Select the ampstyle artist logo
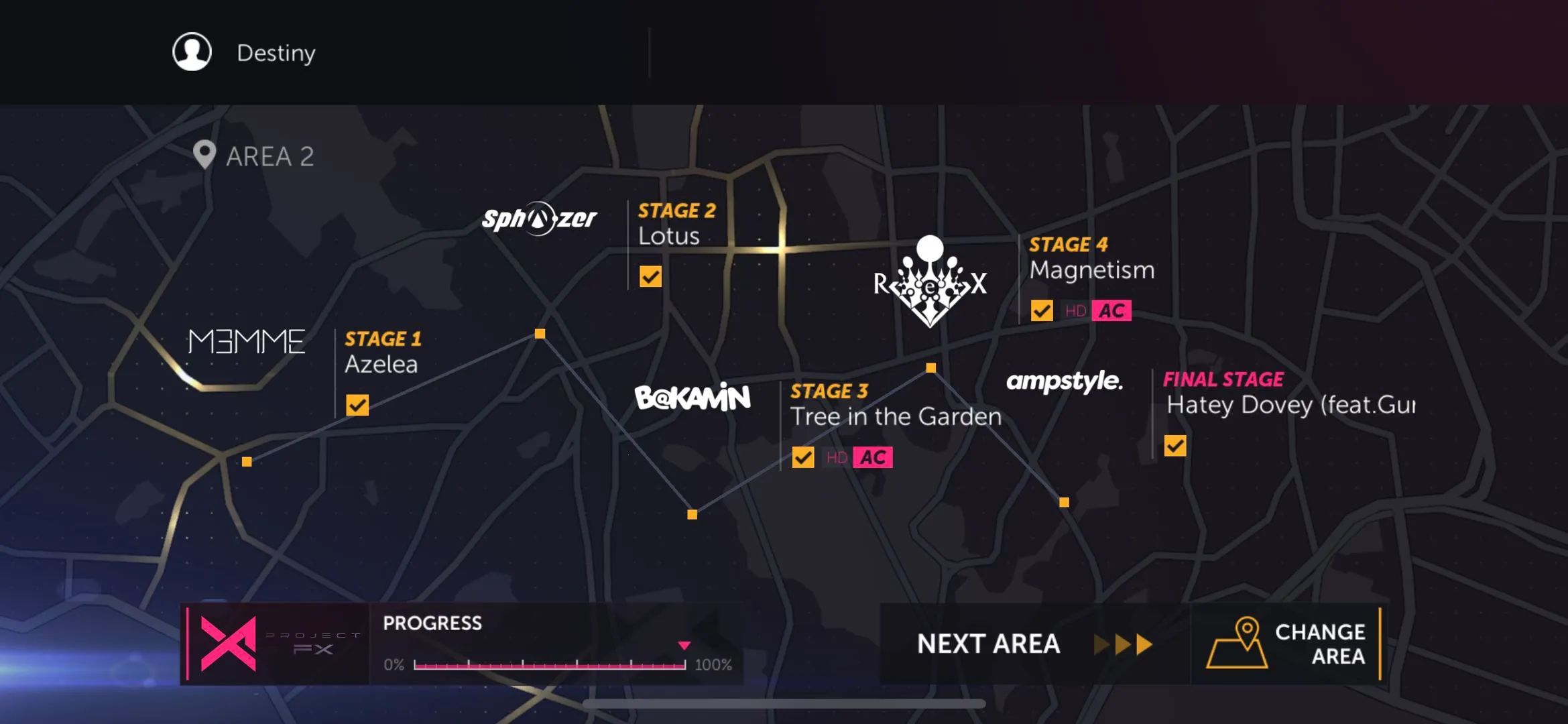The image size is (1568, 724). click(1066, 383)
